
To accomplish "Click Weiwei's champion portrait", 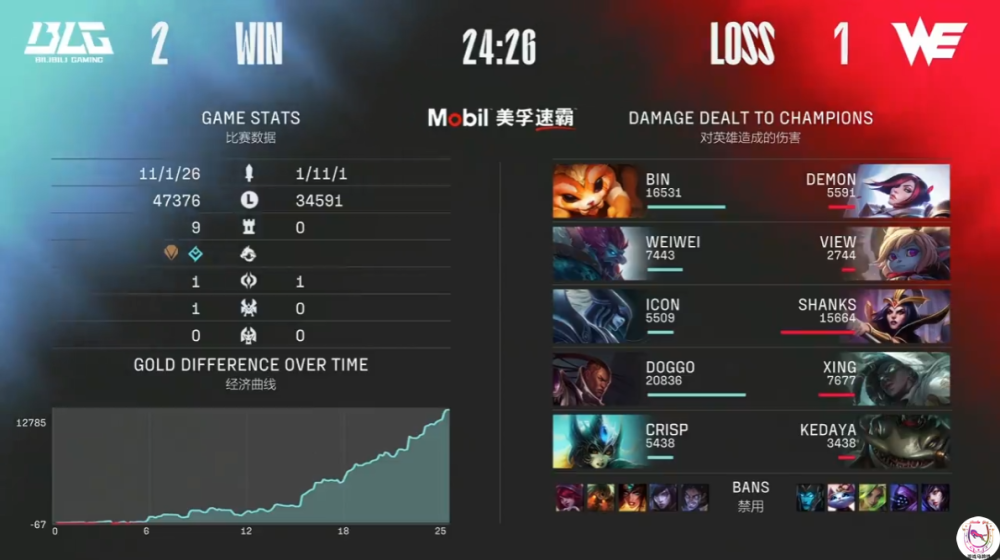I will [597, 253].
